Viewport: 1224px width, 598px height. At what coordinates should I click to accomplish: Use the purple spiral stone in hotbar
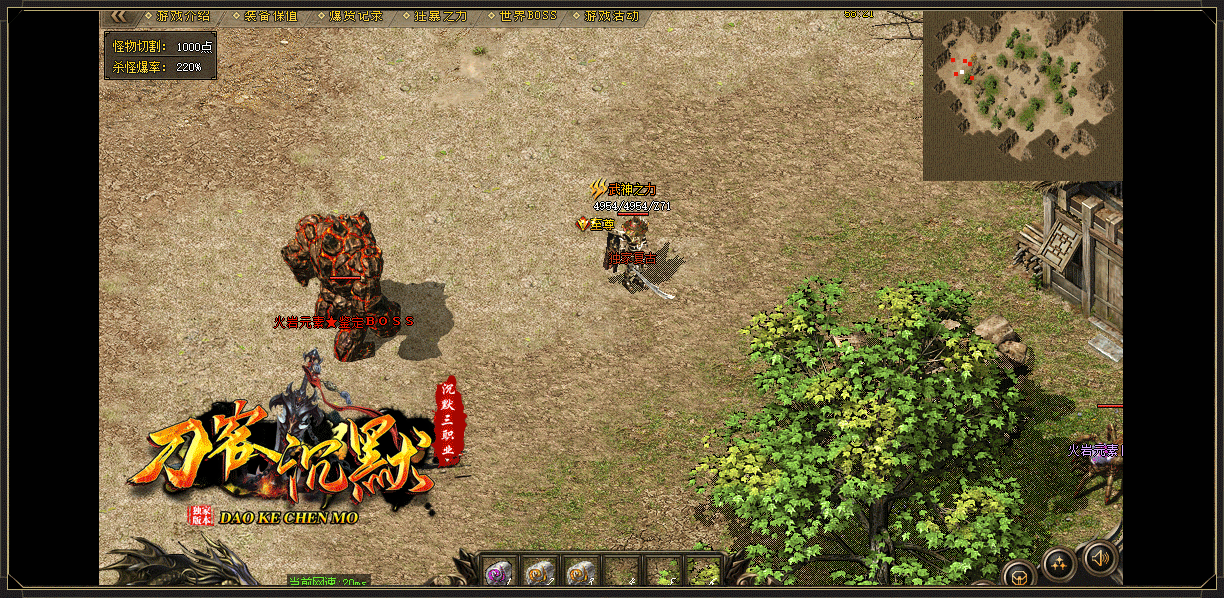pyautogui.click(x=499, y=572)
